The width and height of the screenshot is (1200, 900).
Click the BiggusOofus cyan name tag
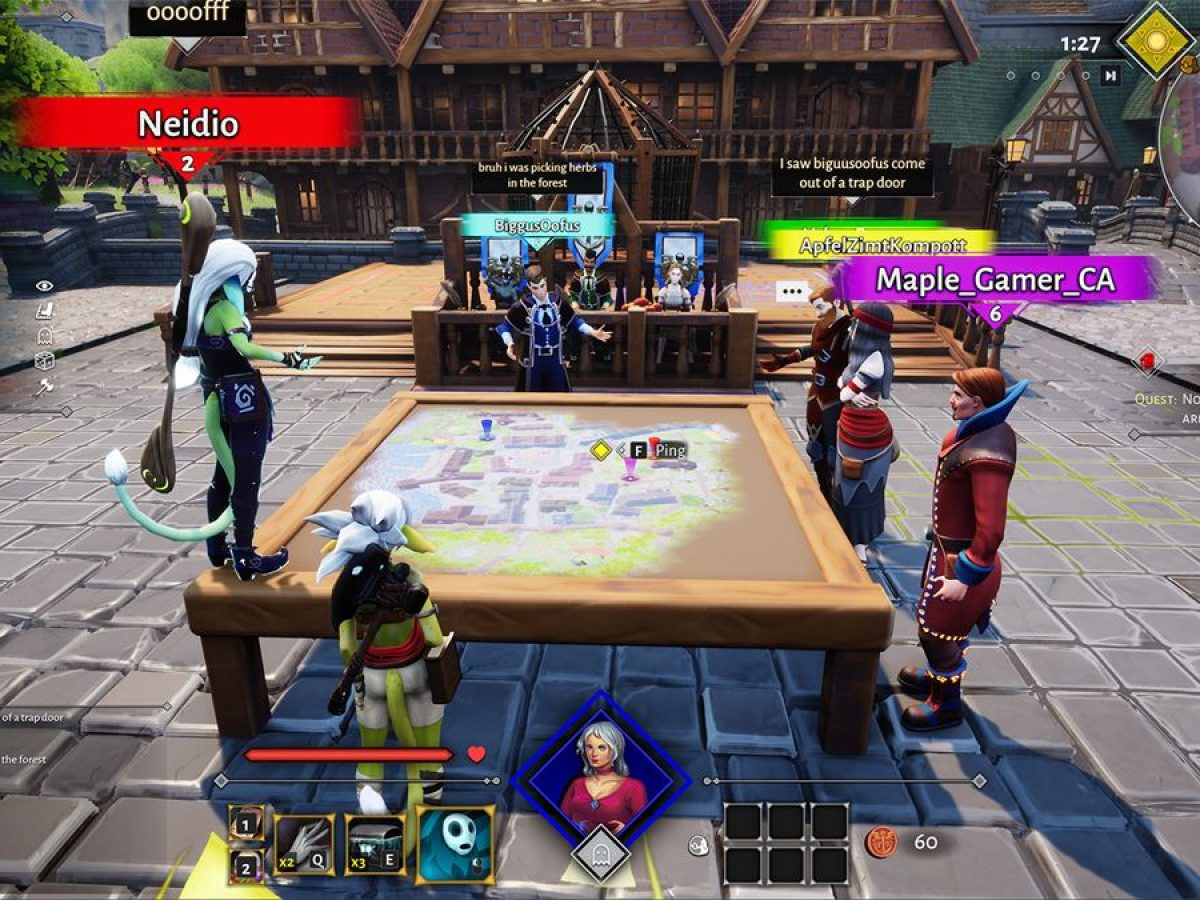tap(537, 226)
